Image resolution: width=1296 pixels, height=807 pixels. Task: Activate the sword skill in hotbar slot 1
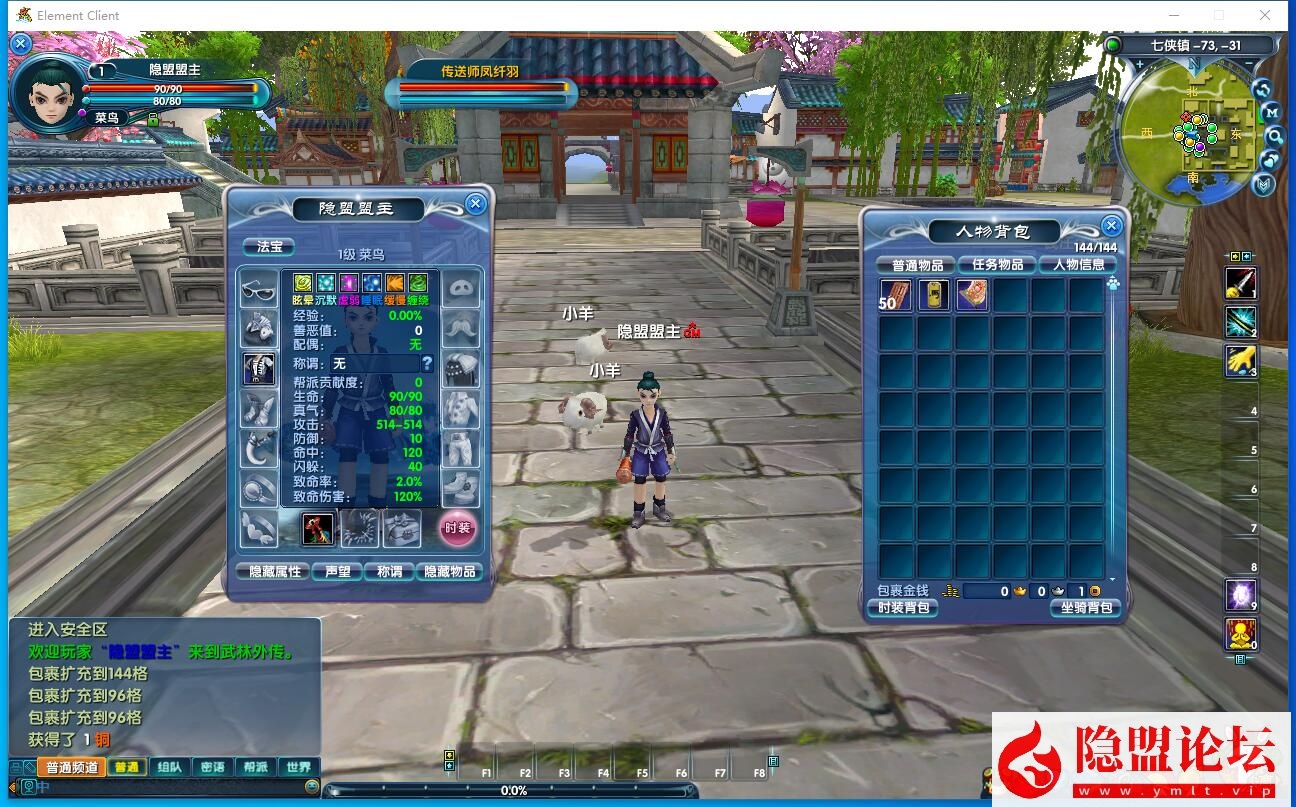[1241, 283]
